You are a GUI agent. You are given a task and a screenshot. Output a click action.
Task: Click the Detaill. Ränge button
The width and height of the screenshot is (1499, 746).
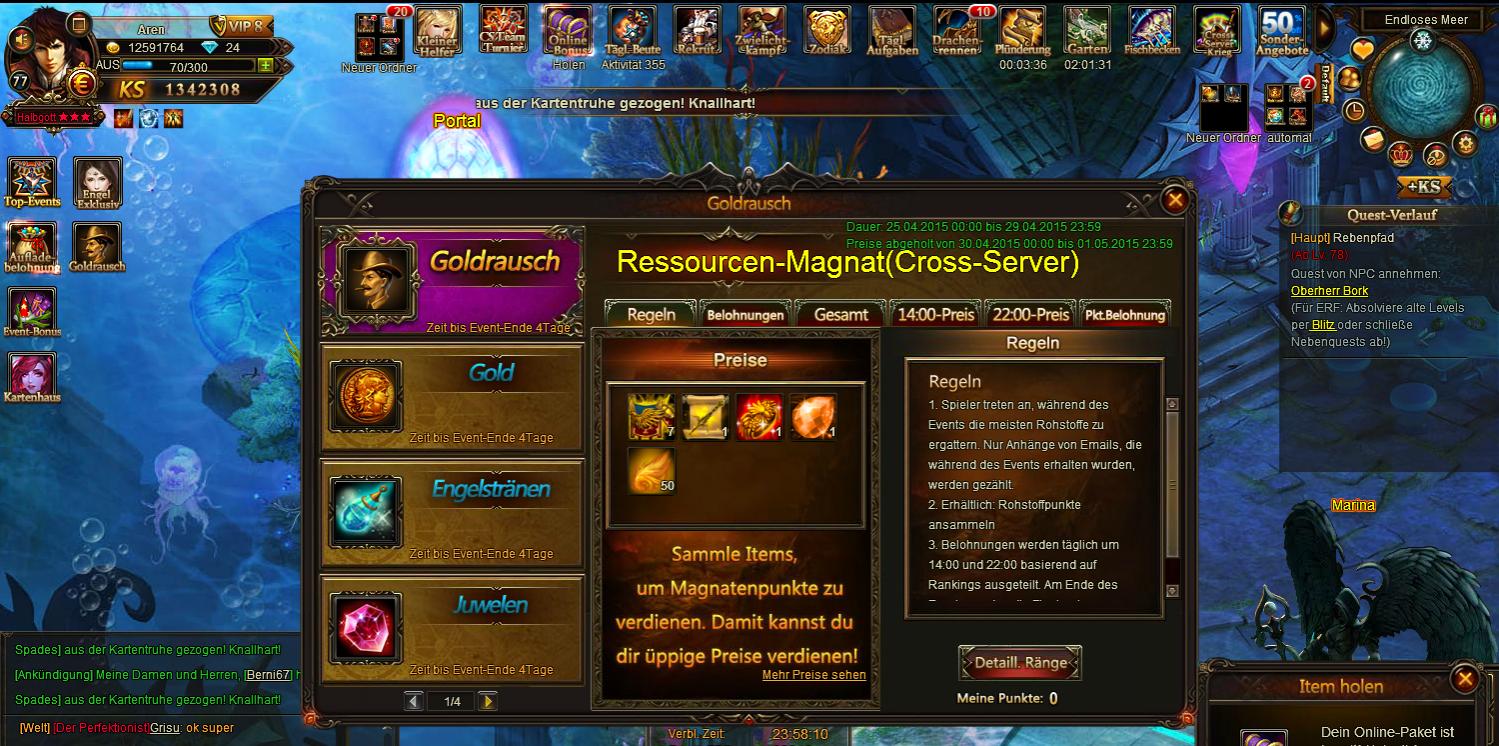[x=1020, y=663]
